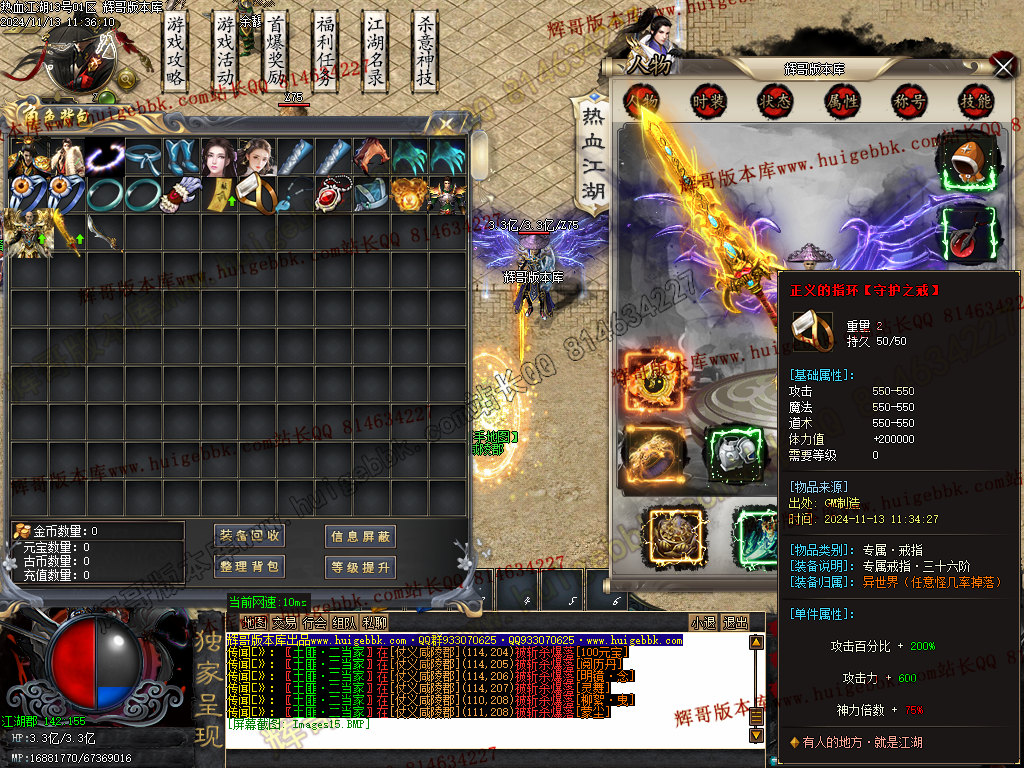The image size is (1024, 768).
Task: Close the character panel with the X
Action: click(x=1003, y=66)
